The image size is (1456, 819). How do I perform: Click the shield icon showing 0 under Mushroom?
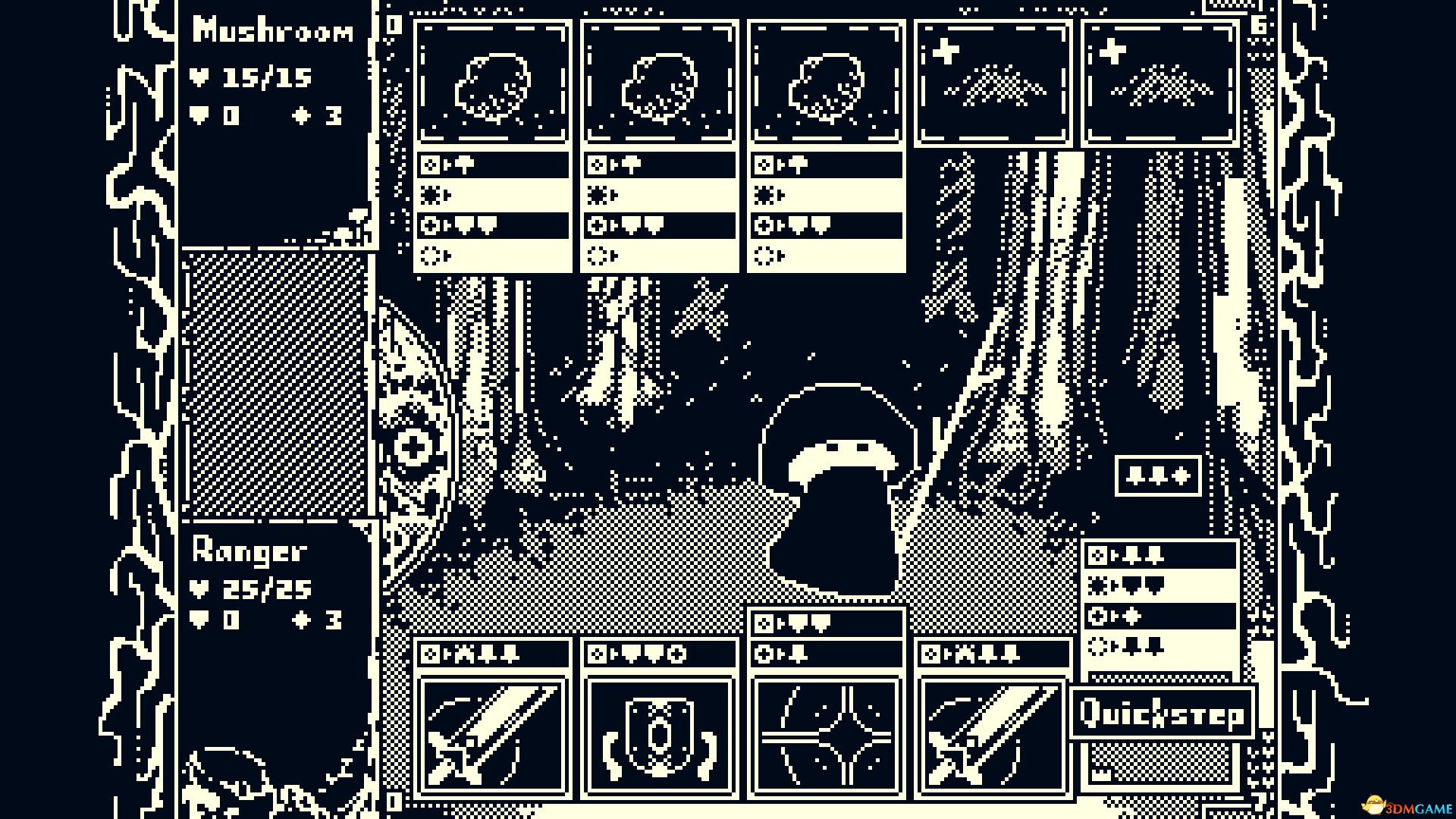pyautogui.click(x=201, y=114)
